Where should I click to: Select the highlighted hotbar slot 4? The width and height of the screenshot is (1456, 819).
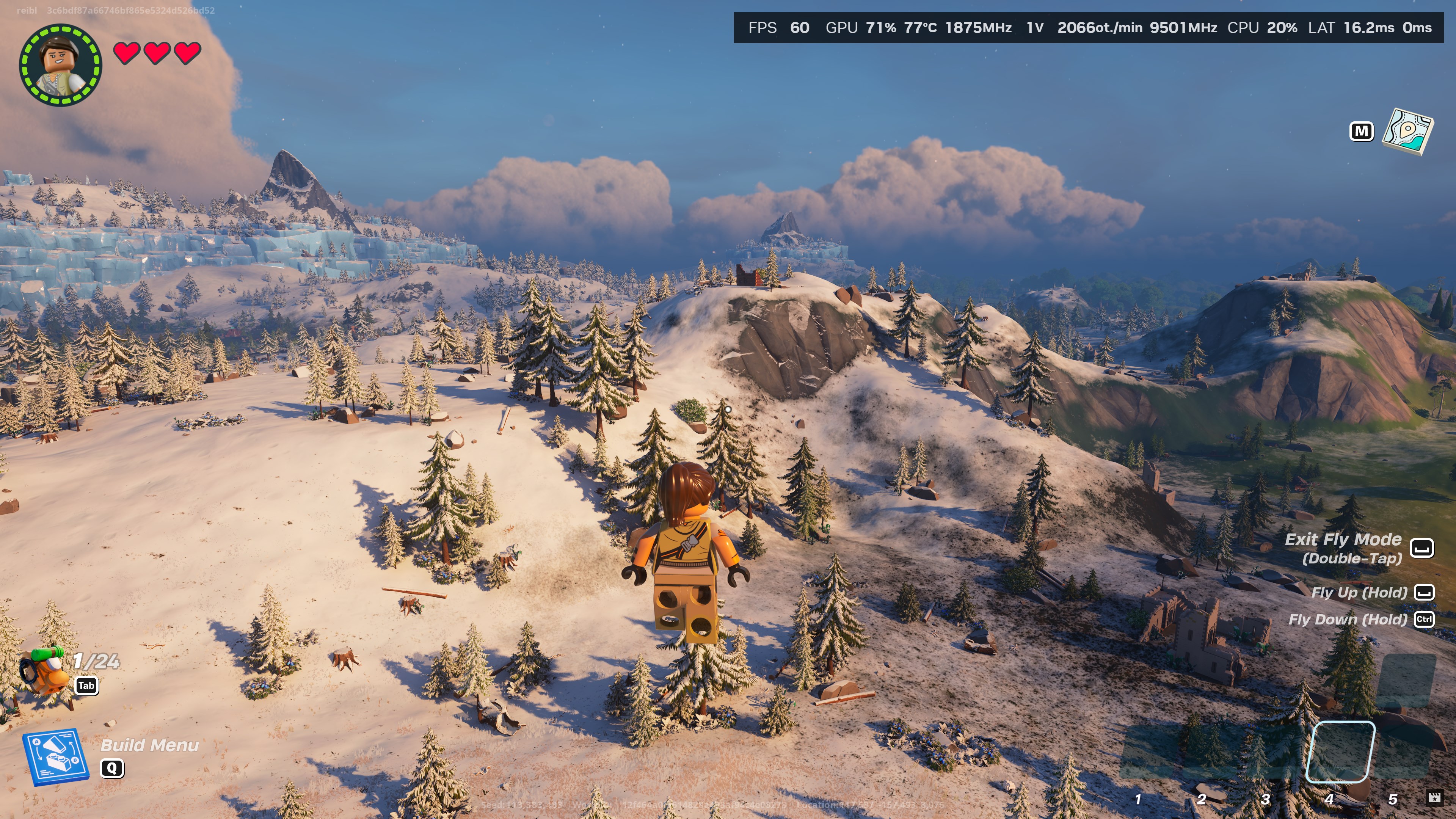(1340, 751)
